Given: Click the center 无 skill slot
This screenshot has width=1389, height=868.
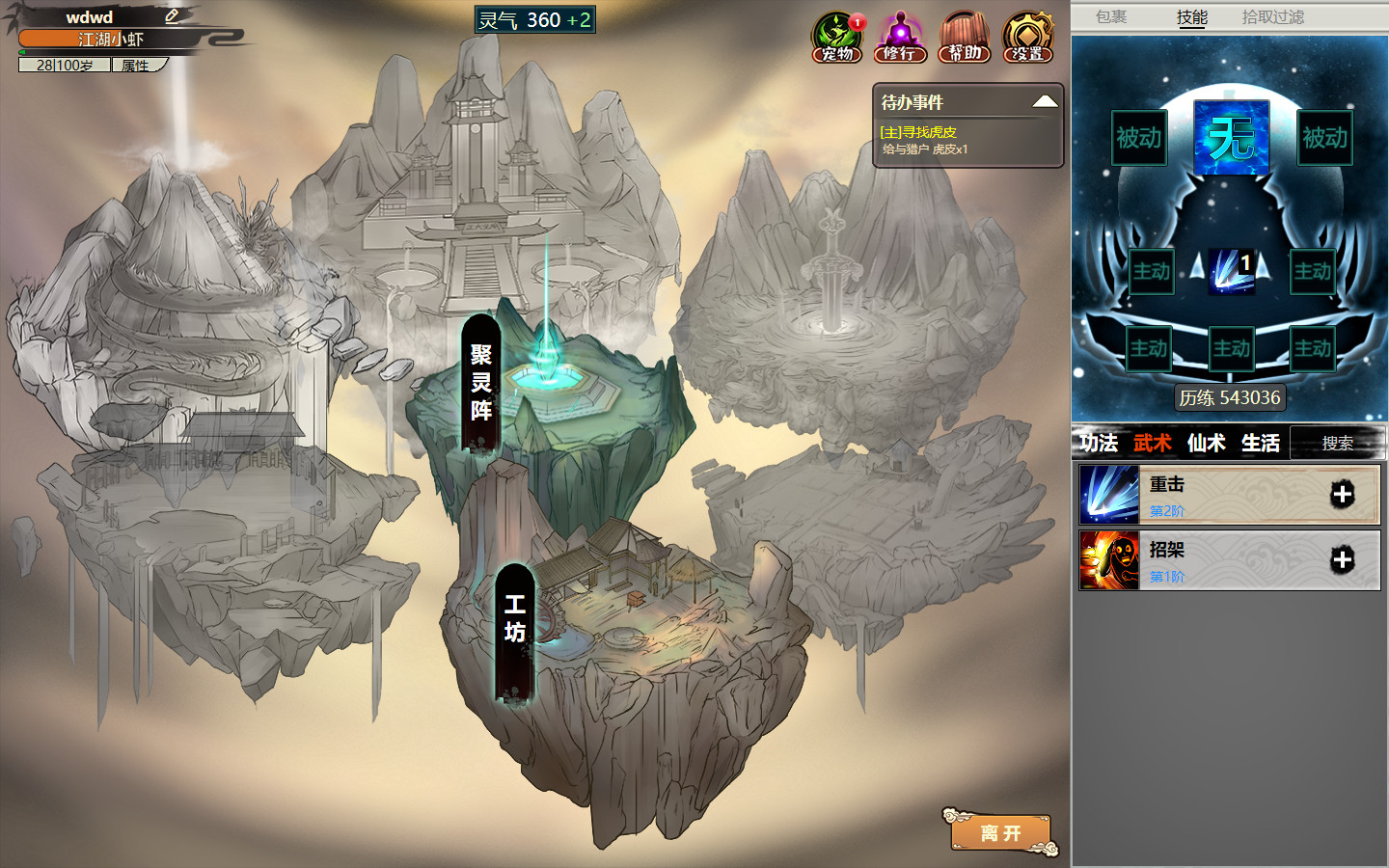Looking at the screenshot, I should click(1231, 138).
